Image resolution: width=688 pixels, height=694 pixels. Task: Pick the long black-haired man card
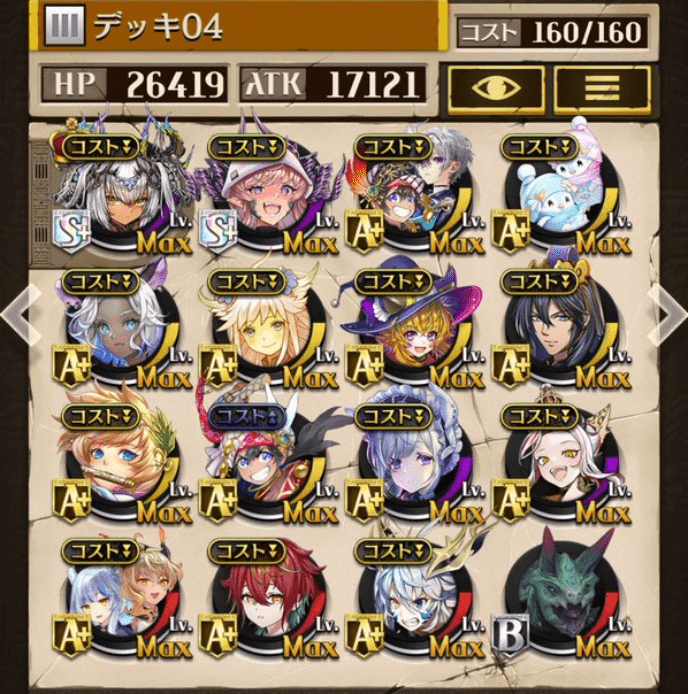click(x=560, y=331)
